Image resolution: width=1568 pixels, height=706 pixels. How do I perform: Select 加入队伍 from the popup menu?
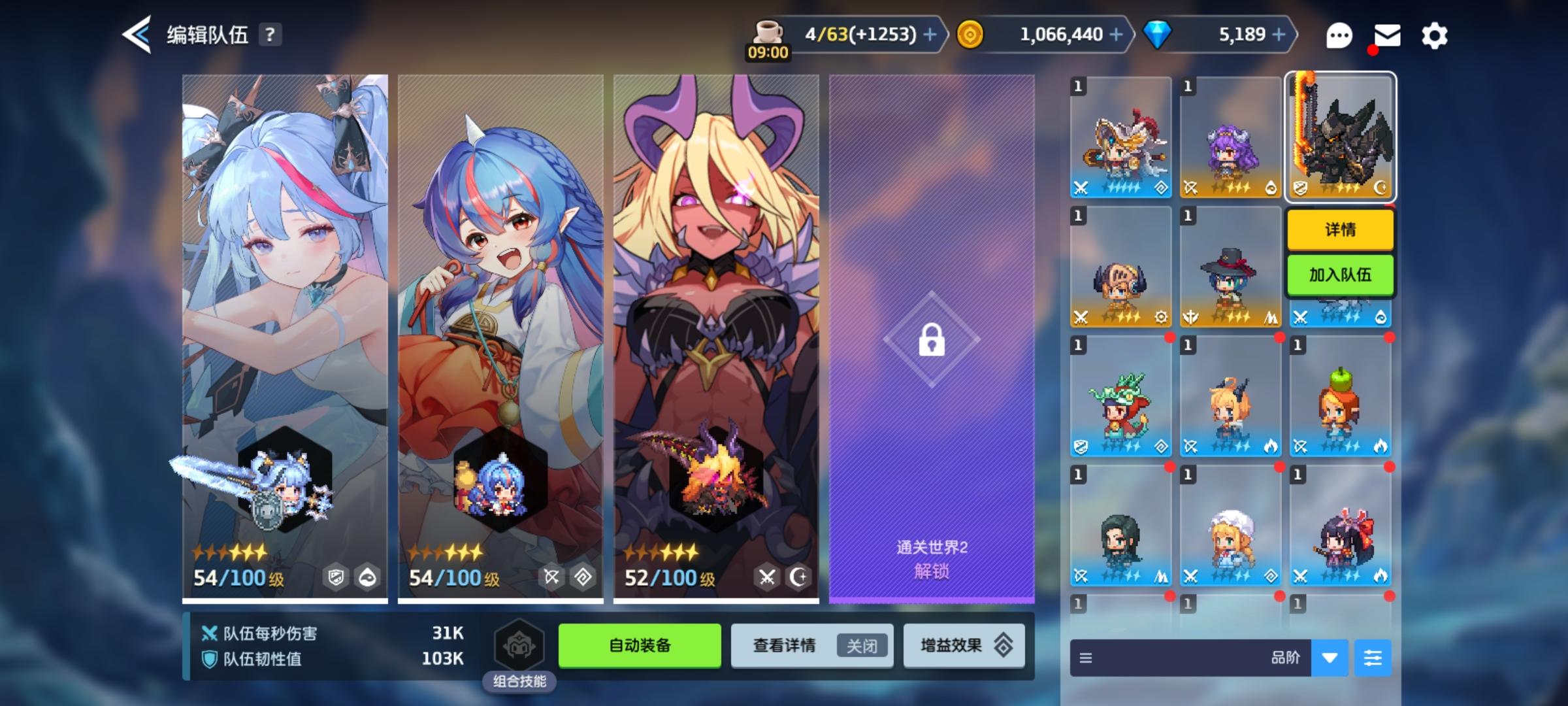click(x=1339, y=276)
